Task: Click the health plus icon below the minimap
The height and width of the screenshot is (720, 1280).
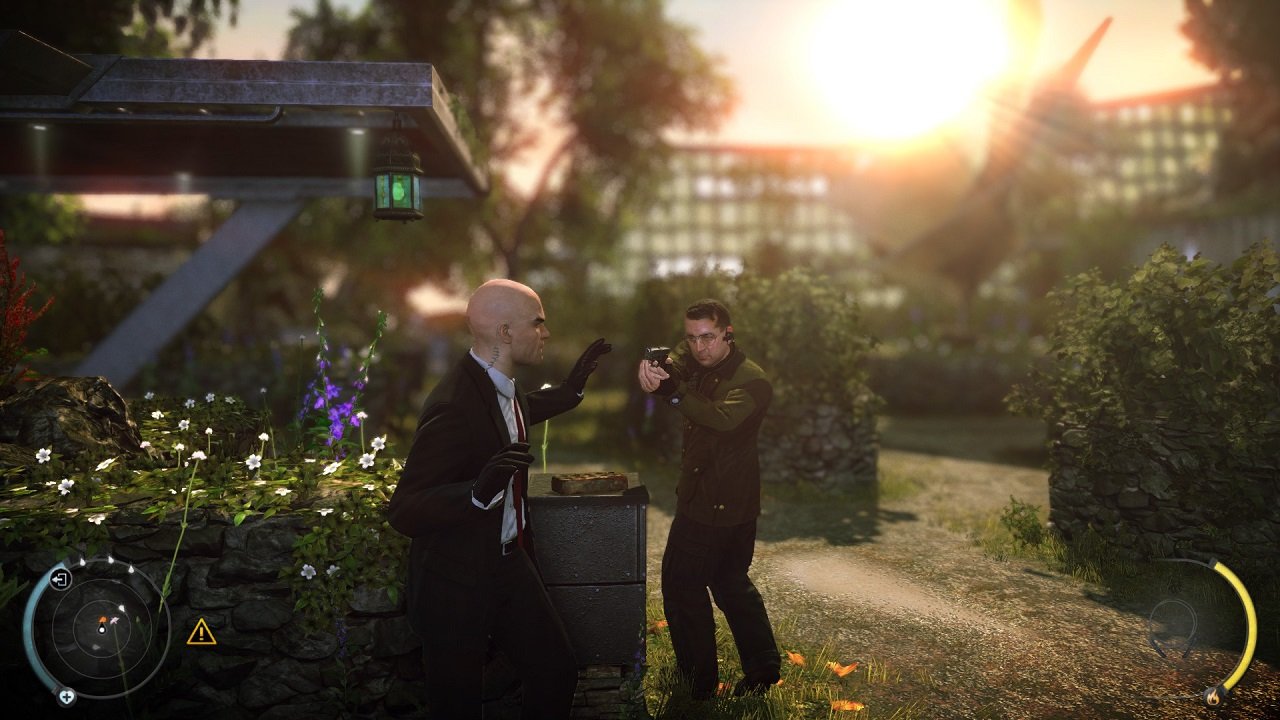Action: click(x=66, y=697)
